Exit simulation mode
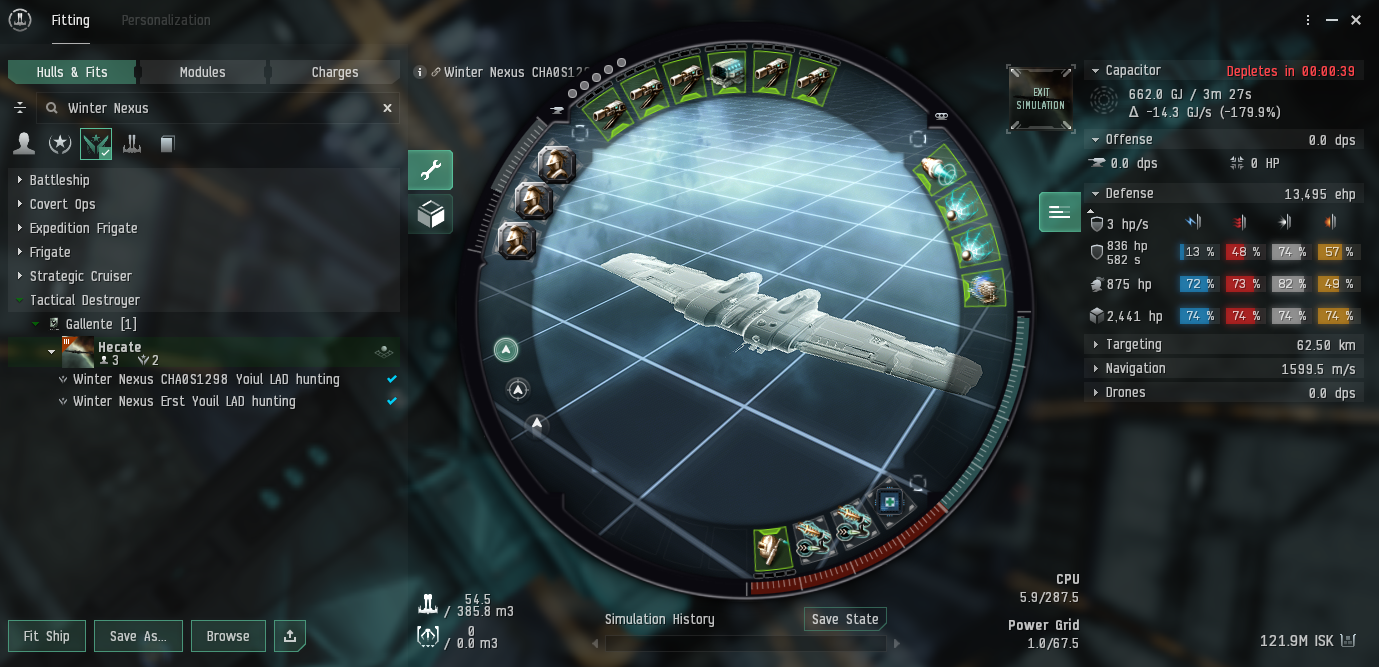This screenshot has width=1379, height=667. (x=1040, y=98)
